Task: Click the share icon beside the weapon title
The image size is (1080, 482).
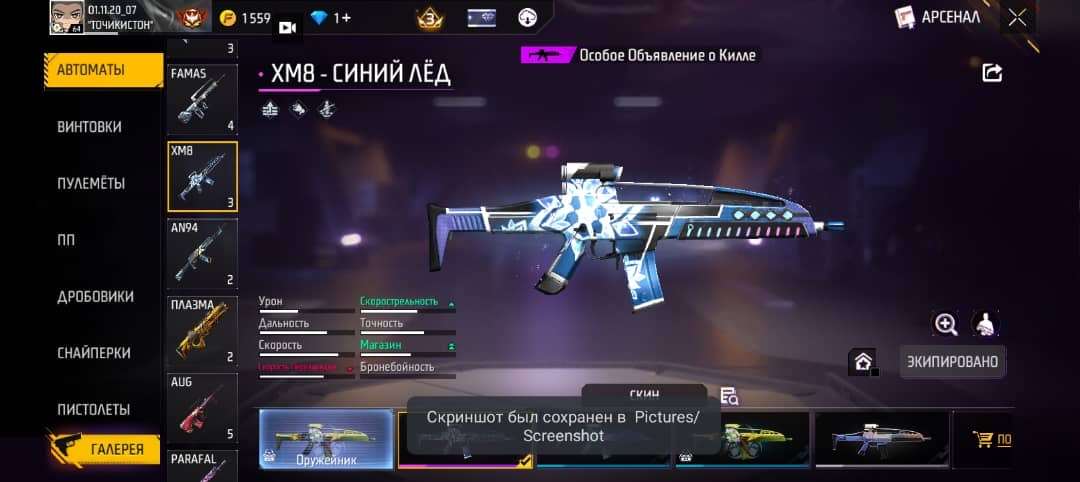Action: pyautogui.click(x=992, y=72)
